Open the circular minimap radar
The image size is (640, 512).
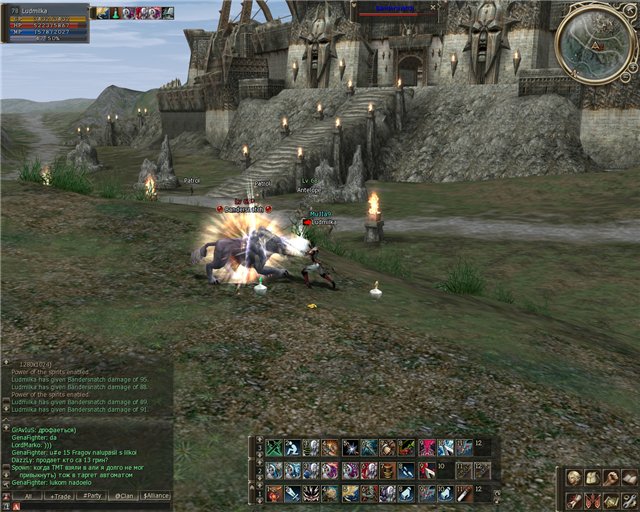click(x=594, y=44)
